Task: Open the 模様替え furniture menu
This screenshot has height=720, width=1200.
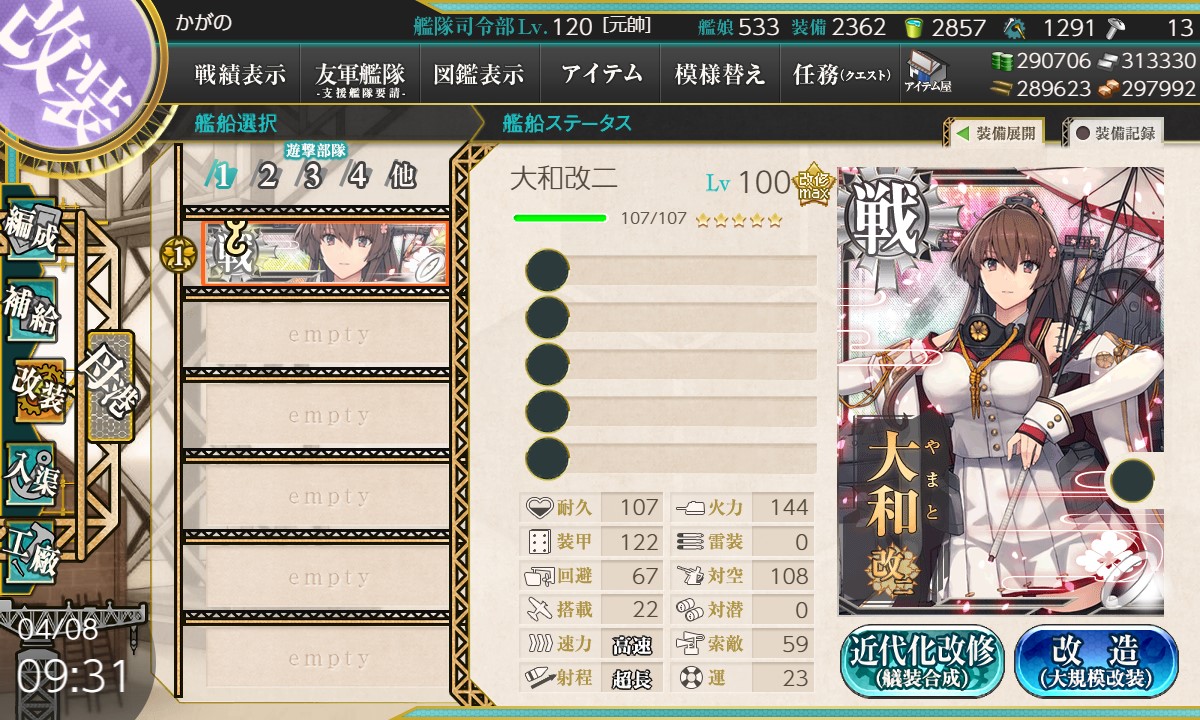Action: tap(720, 74)
